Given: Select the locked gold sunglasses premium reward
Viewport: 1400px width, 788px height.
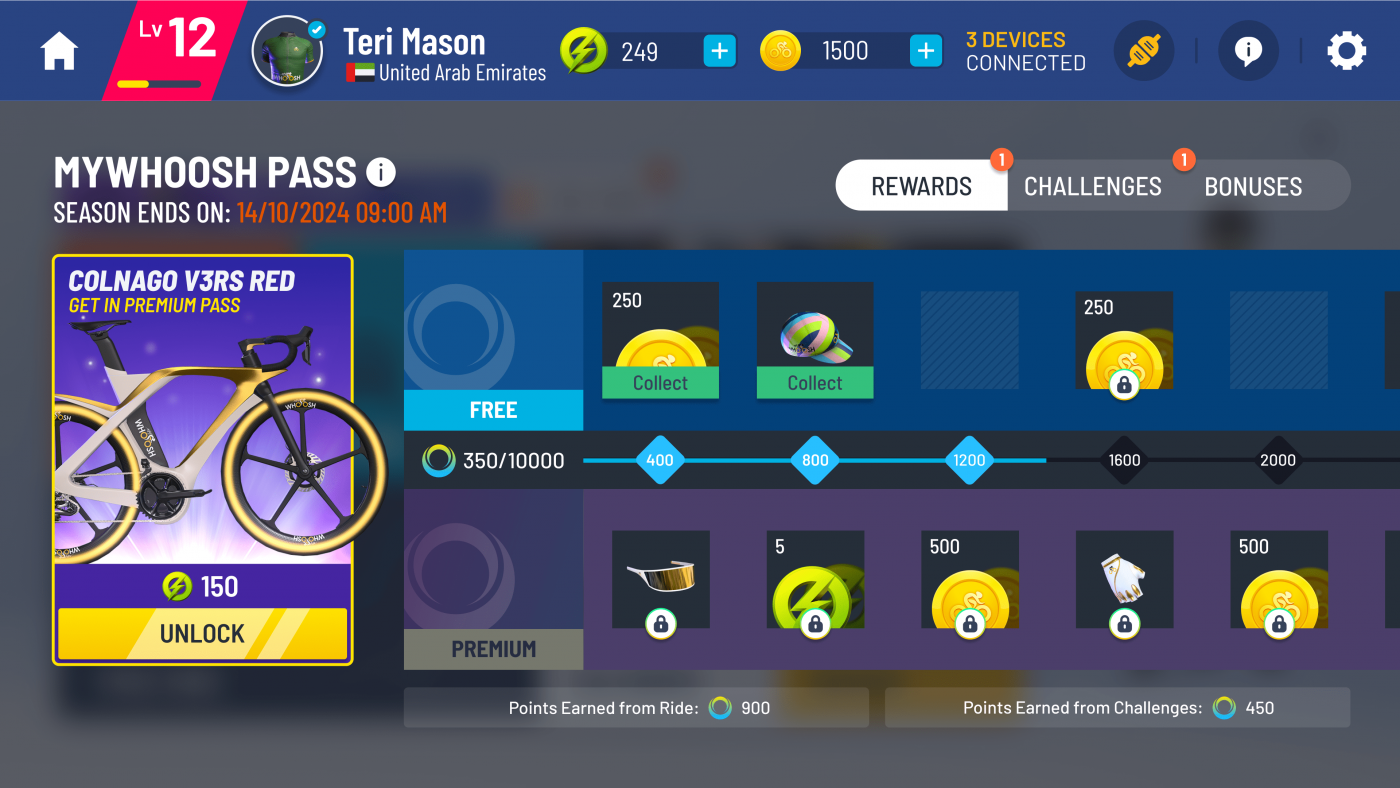Looking at the screenshot, I should tap(661, 580).
